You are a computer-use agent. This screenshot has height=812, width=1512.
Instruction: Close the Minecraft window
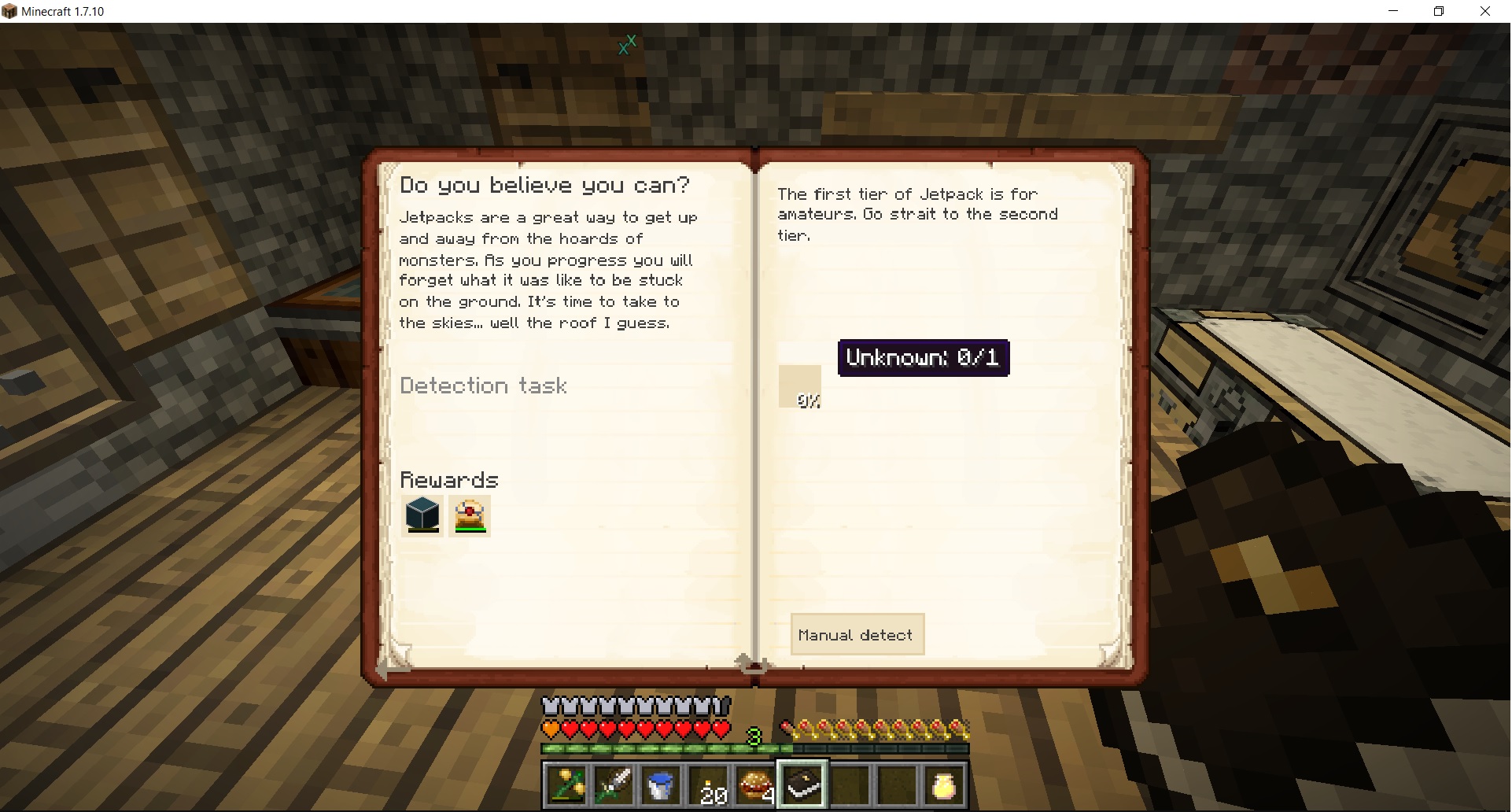(x=1485, y=11)
